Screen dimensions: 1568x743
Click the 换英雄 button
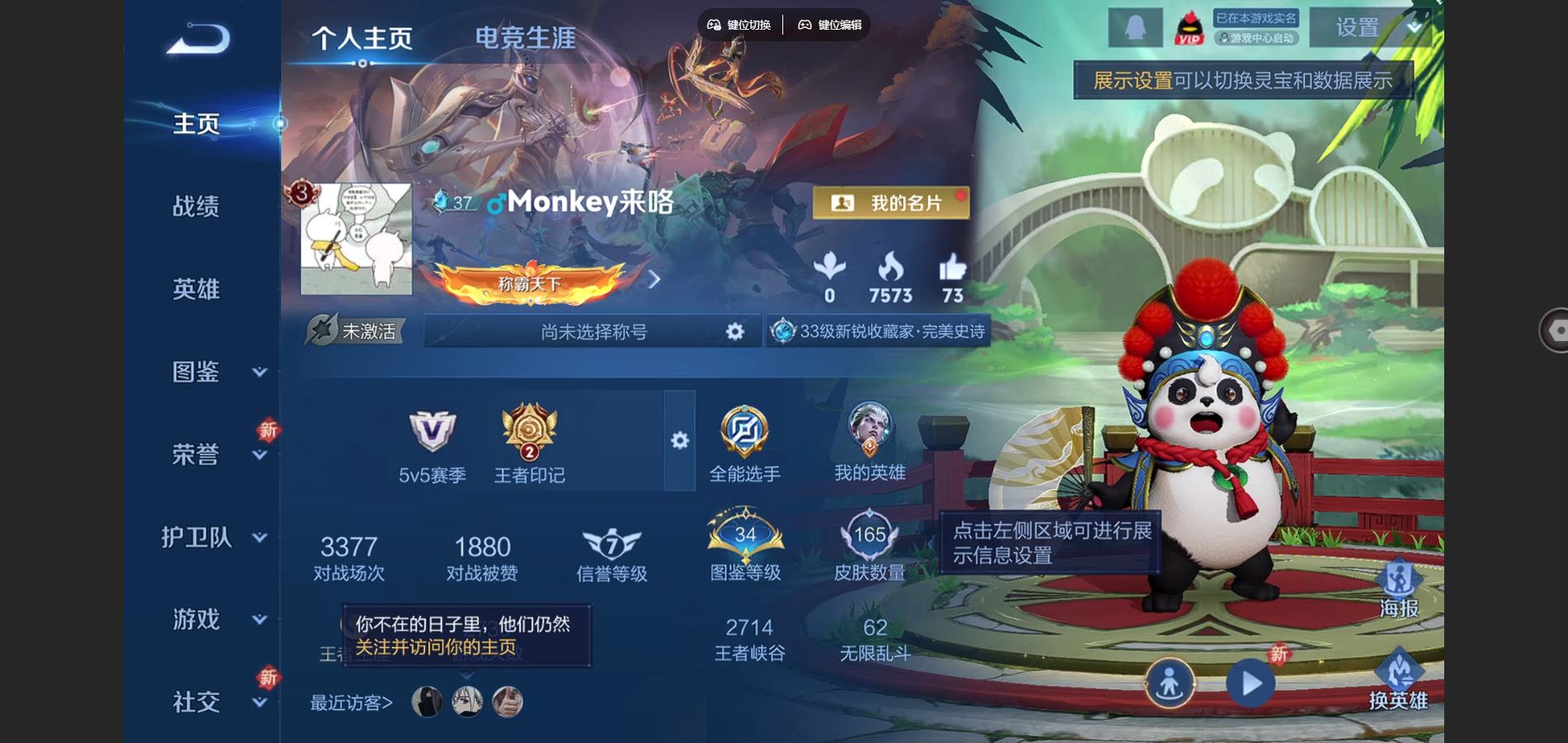tap(1398, 681)
